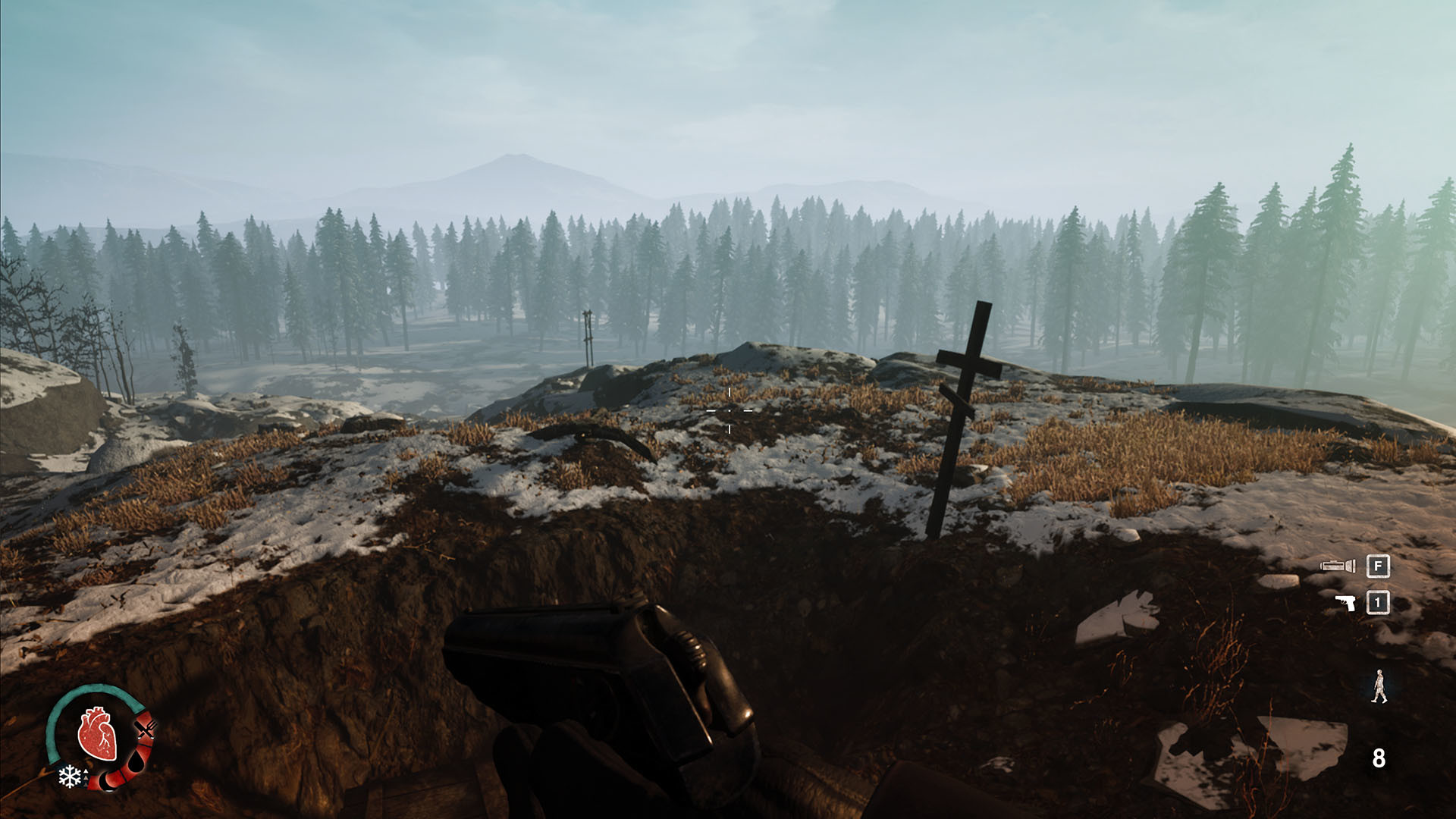
Task: Select the snowflake cold status icon
Action: pyautogui.click(x=70, y=777)
